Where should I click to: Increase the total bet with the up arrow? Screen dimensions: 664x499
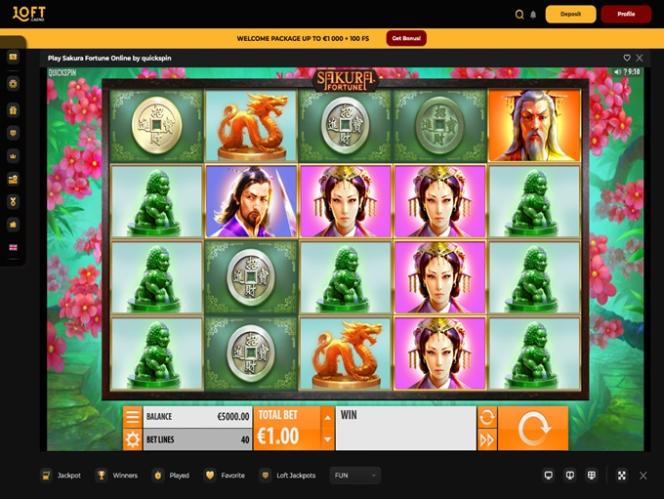[x=327, y=416]
